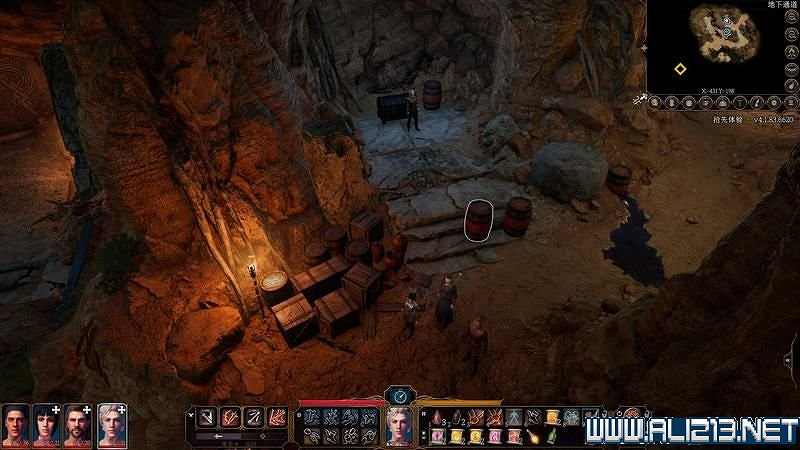Image resolution: width=800 pixels, height=450 pixels.
Task: Select the black-haired female party portrait
Action: pos(47,424)
